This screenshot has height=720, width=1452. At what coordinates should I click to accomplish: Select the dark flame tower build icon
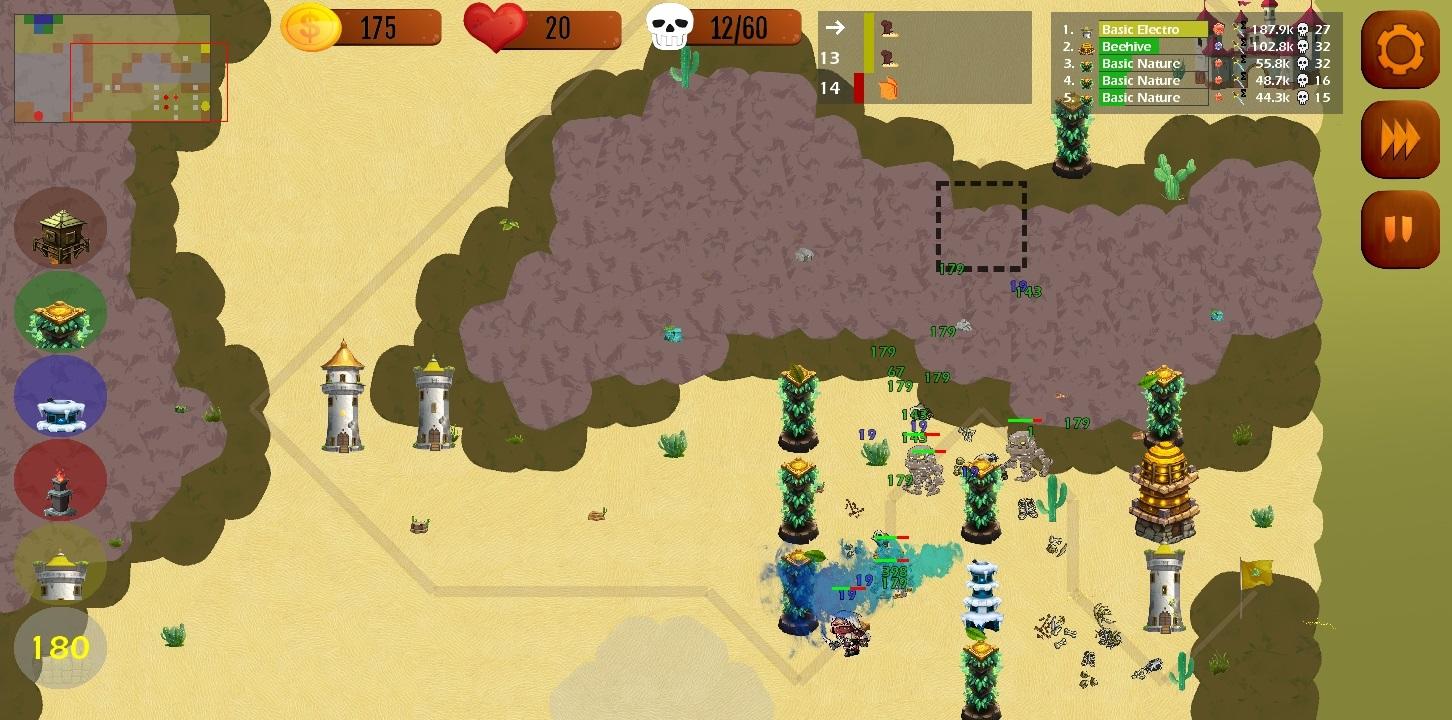click(60, 479)
